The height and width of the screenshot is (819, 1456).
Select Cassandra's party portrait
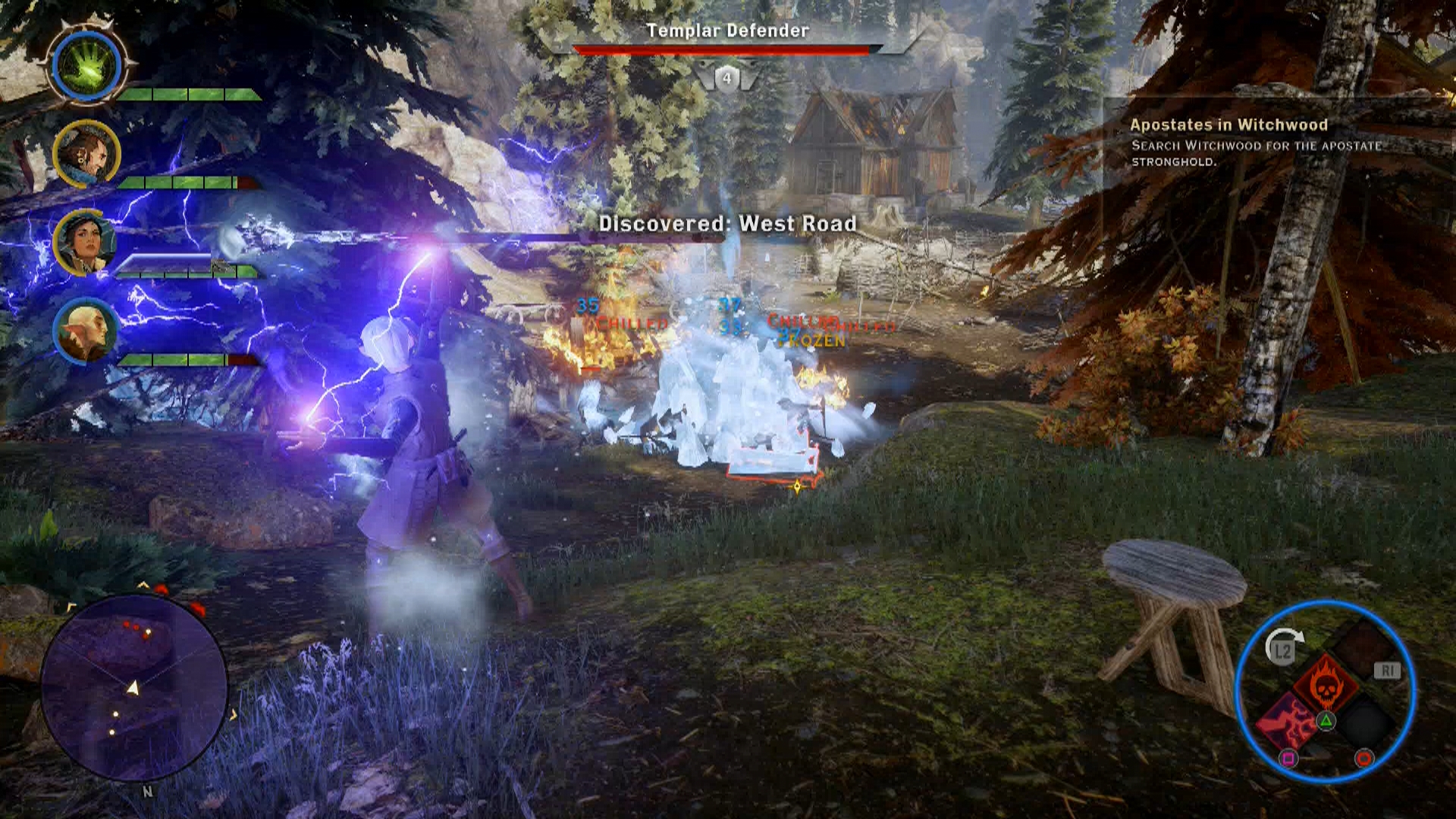tap(87, 243)
